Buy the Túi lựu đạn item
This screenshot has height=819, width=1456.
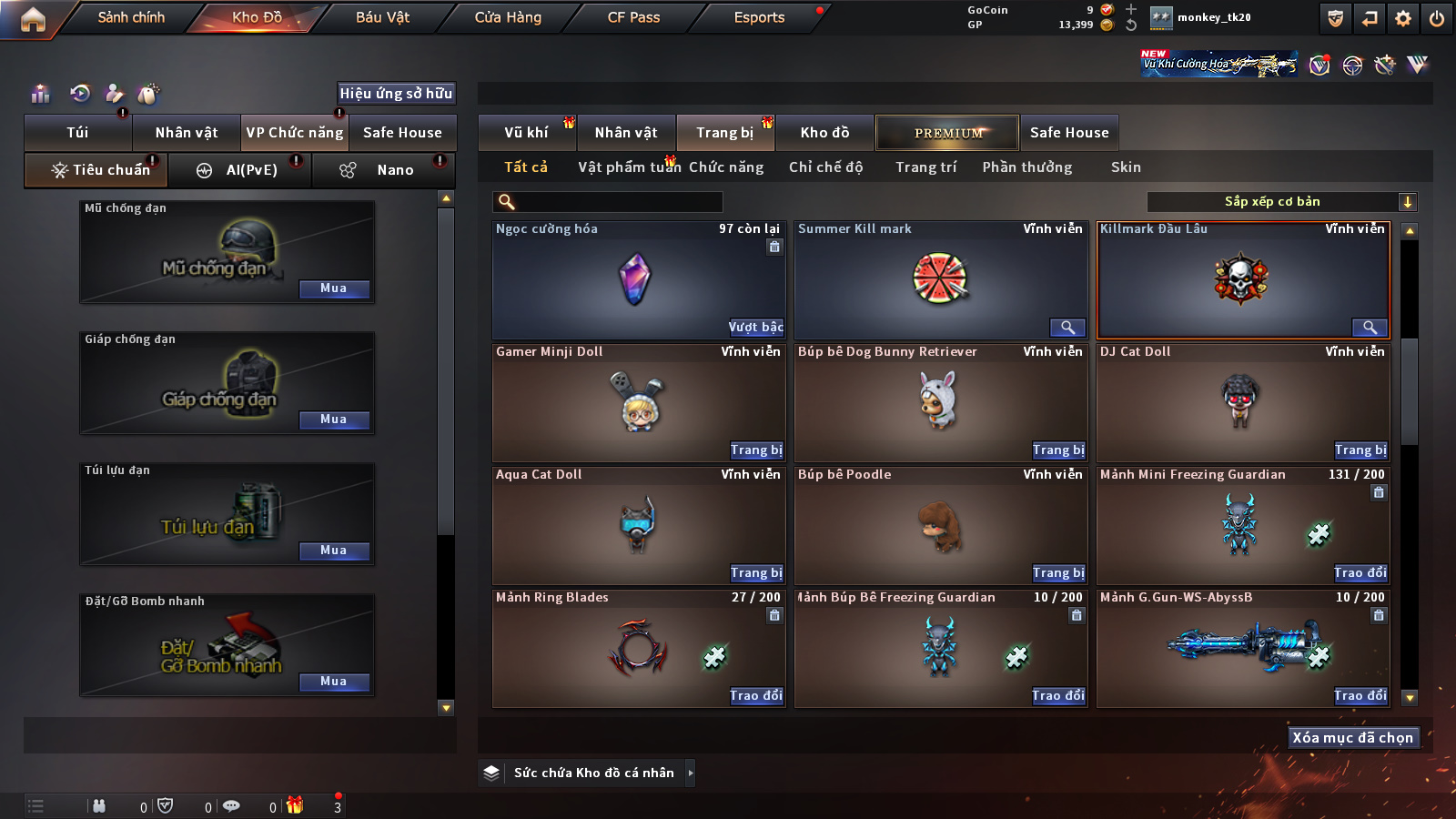(x=334, y=551)
